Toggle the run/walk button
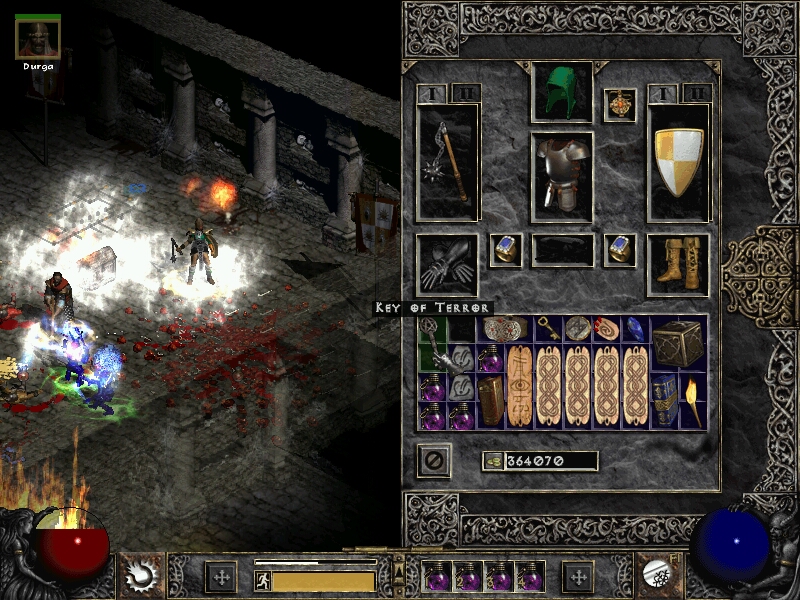Viewport: 800px width, 600px height. point(264,581)
